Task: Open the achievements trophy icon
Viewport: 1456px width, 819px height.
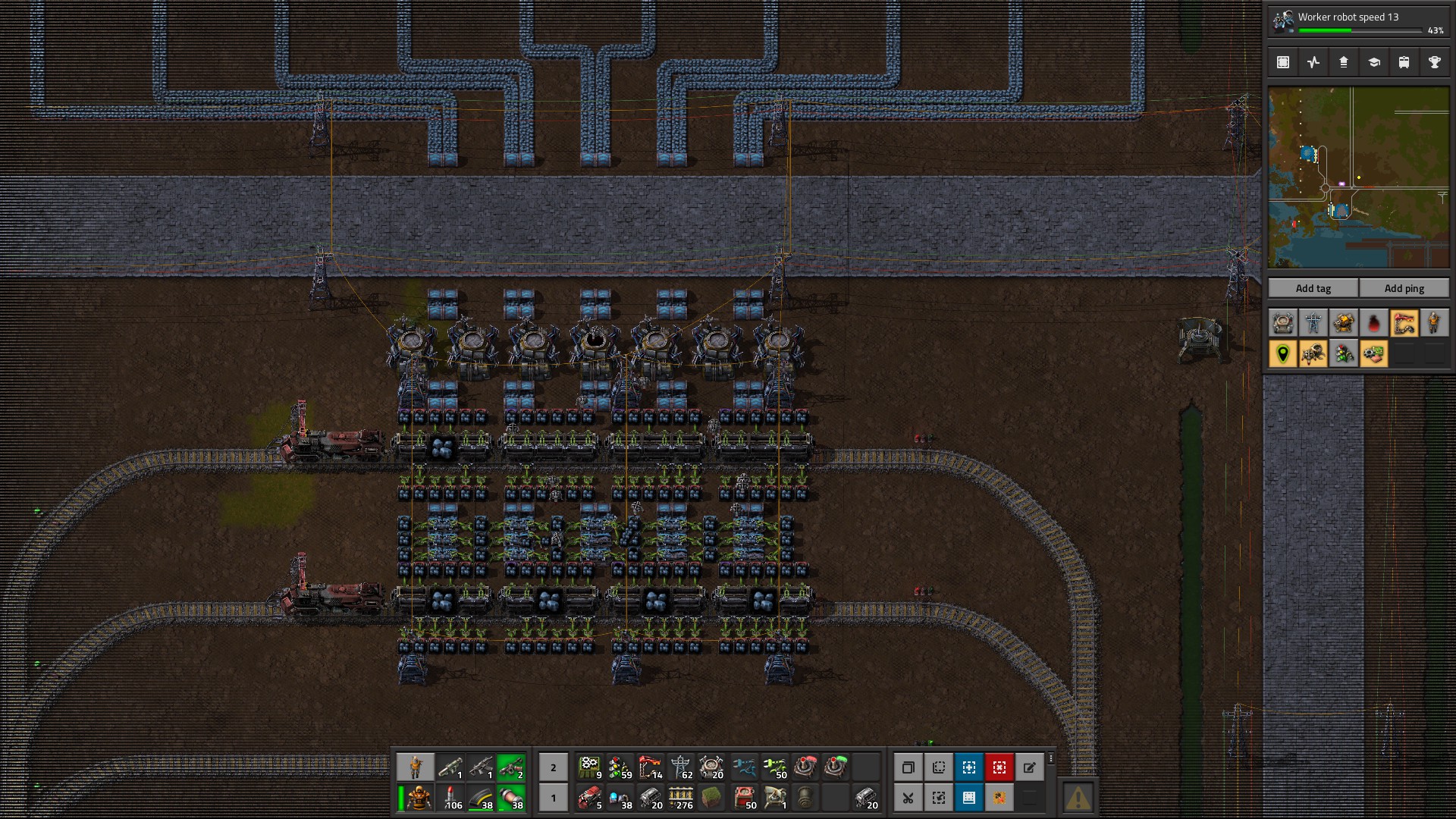Action: coord(1434,62)
